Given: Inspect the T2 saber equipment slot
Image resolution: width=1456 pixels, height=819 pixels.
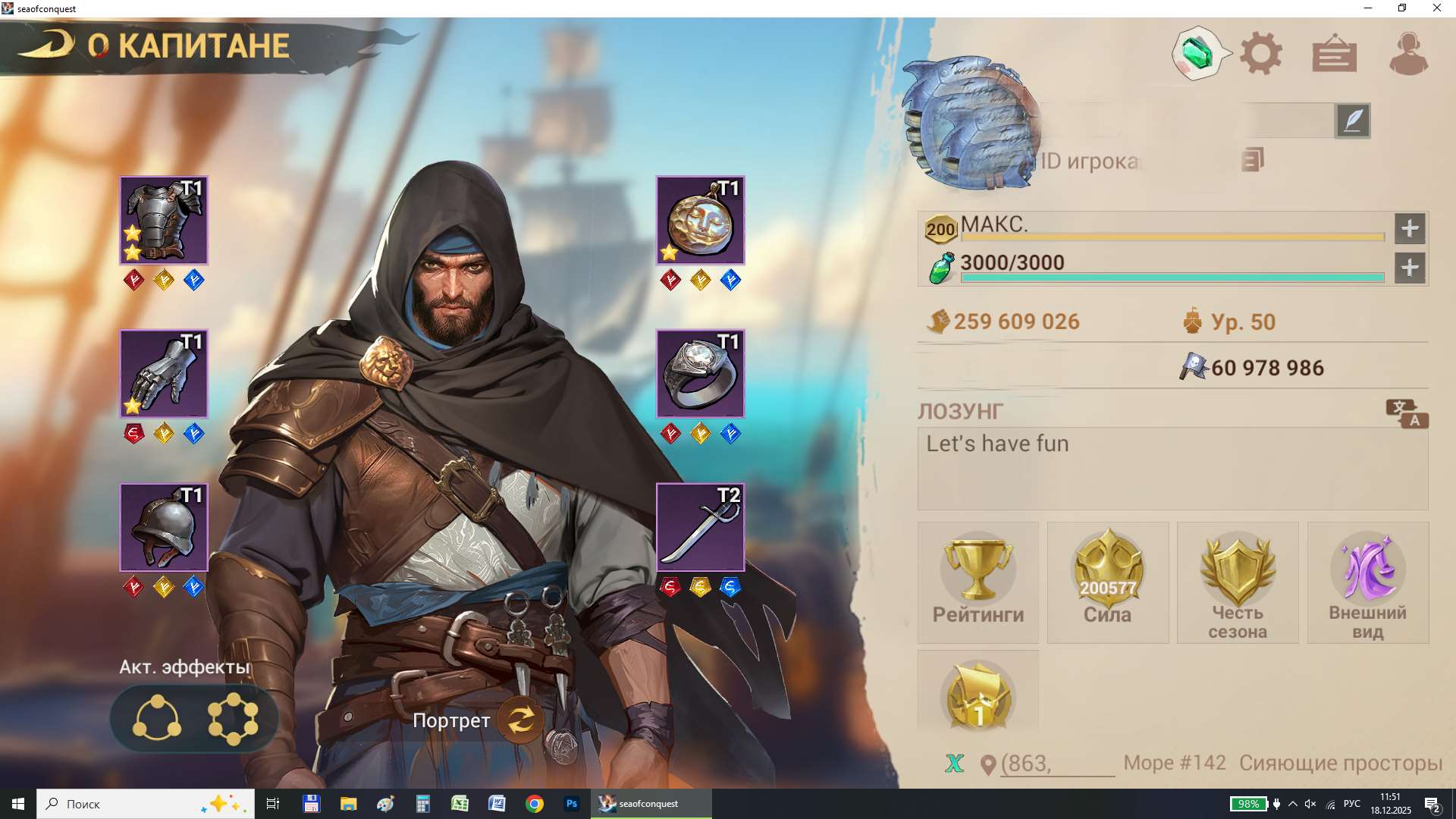Looking at the screenshot, I should 699,526.
